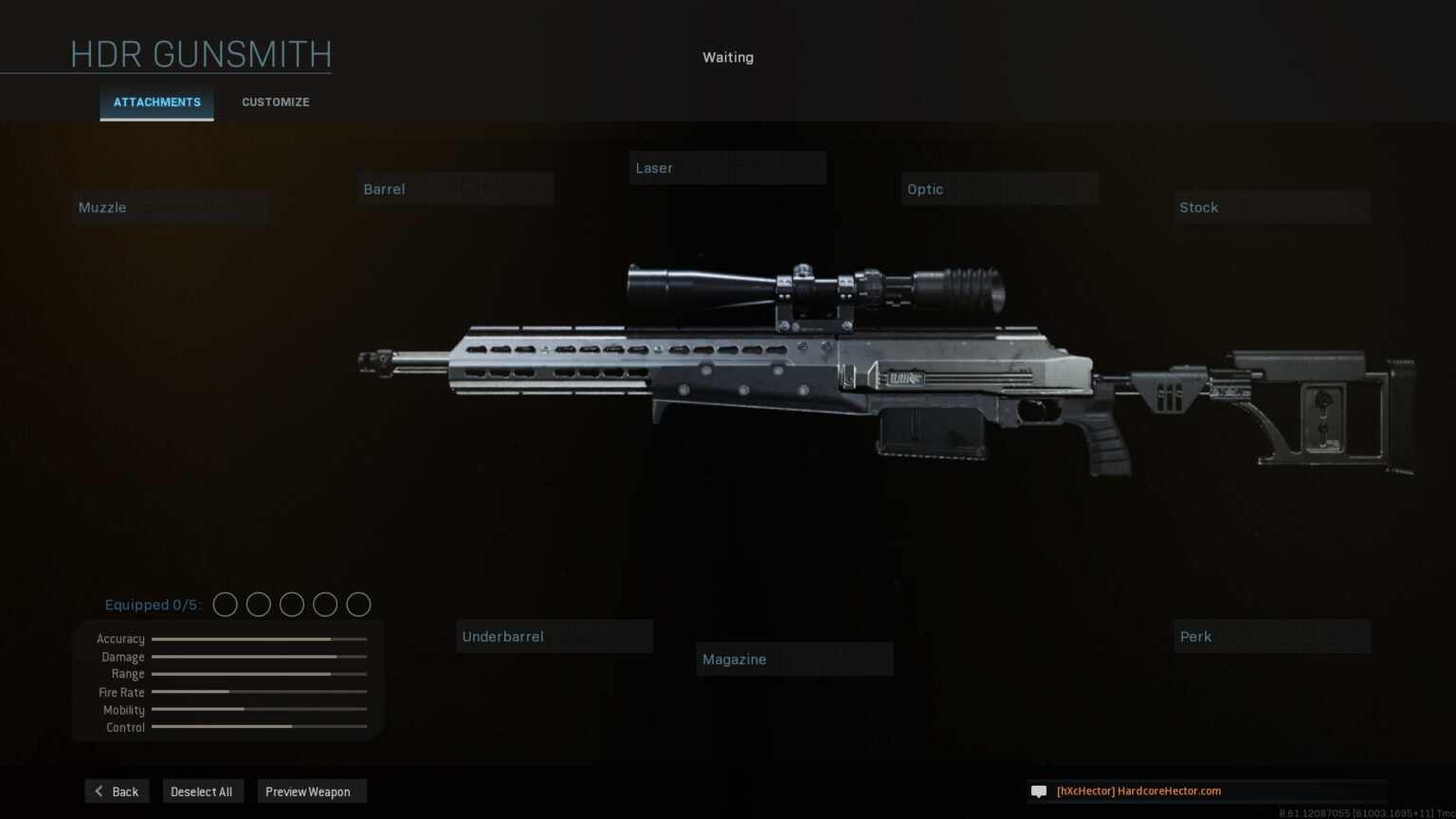Open the Customize tab
The height and width of the screenshot is (819, 1456).
tap(275, 102)
